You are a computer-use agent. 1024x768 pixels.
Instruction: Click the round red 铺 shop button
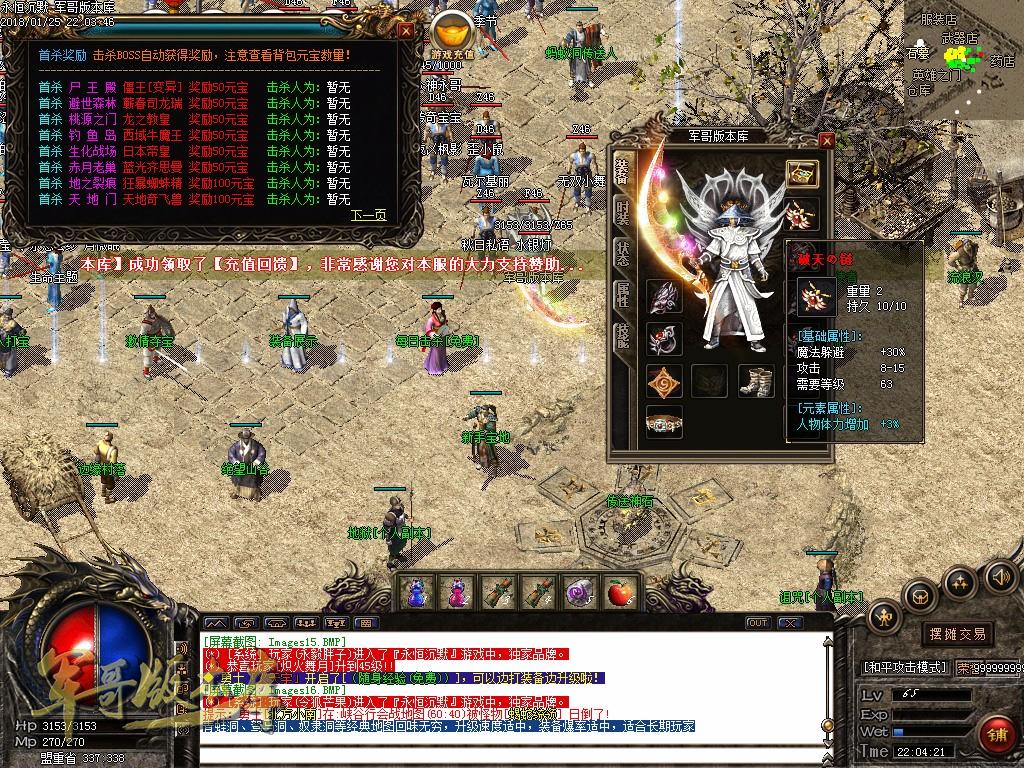[x=995, y=733]
